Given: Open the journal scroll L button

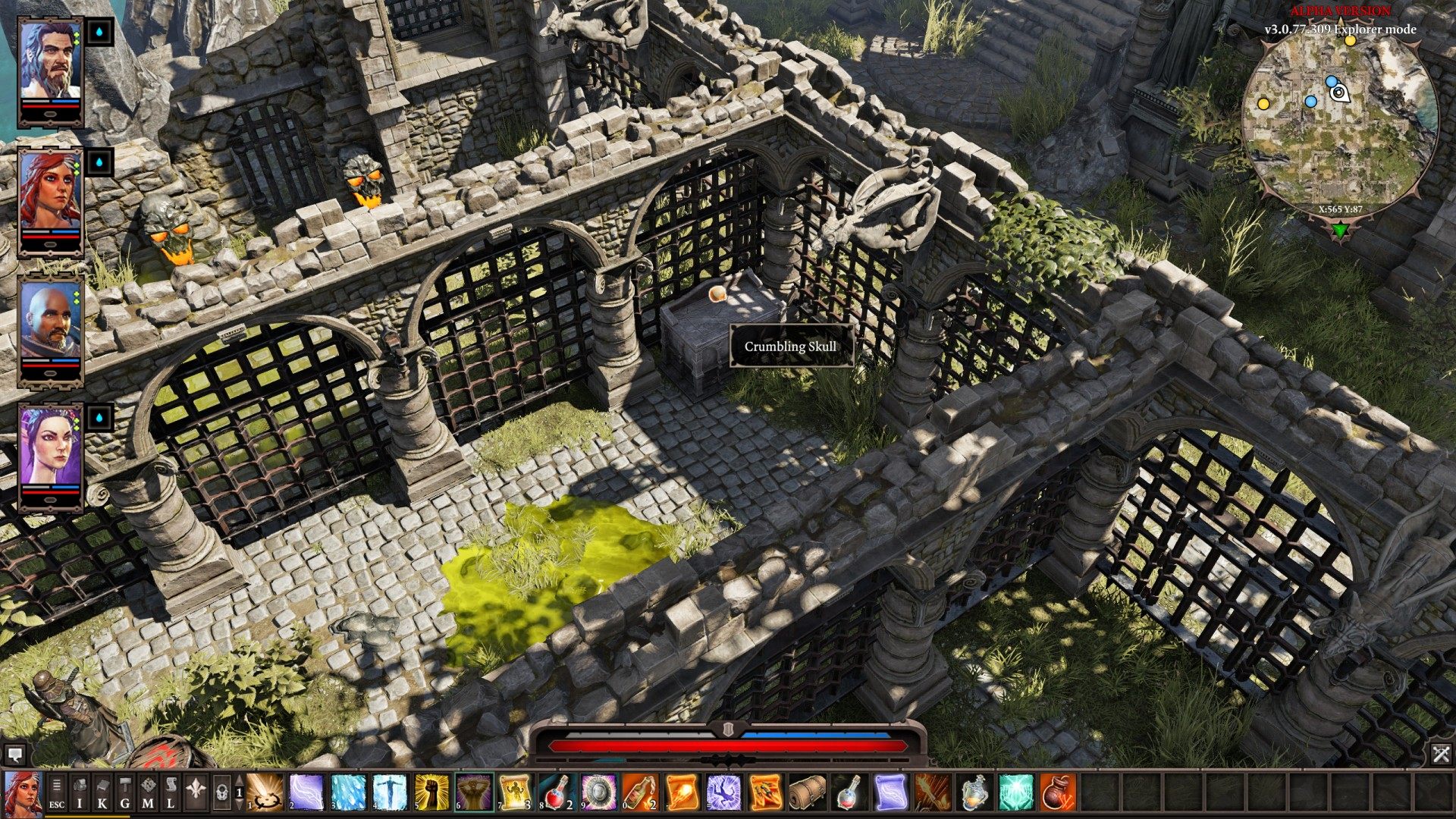Looking at the screenshot, I should (171, 793).
